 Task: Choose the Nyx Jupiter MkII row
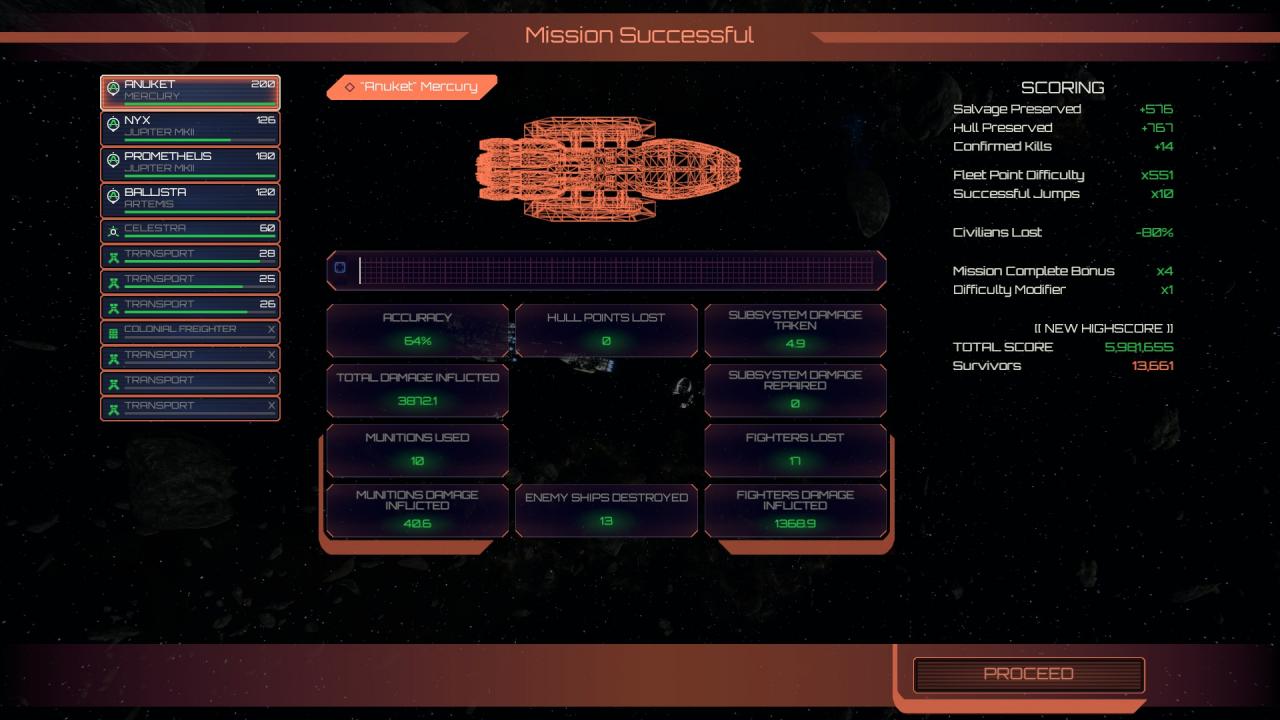[x=190, y=128]
